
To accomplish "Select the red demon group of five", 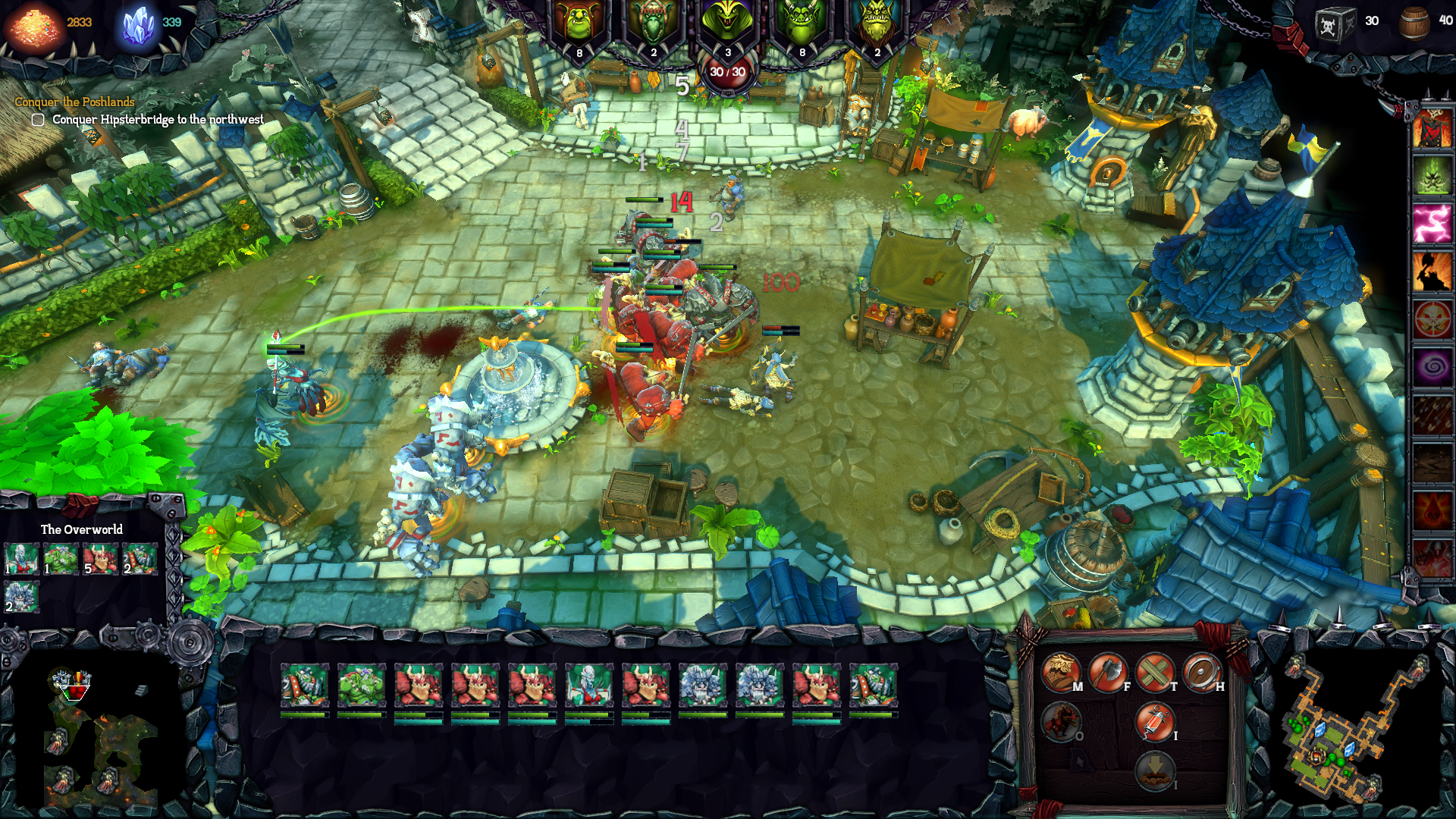I will (99, 559).
